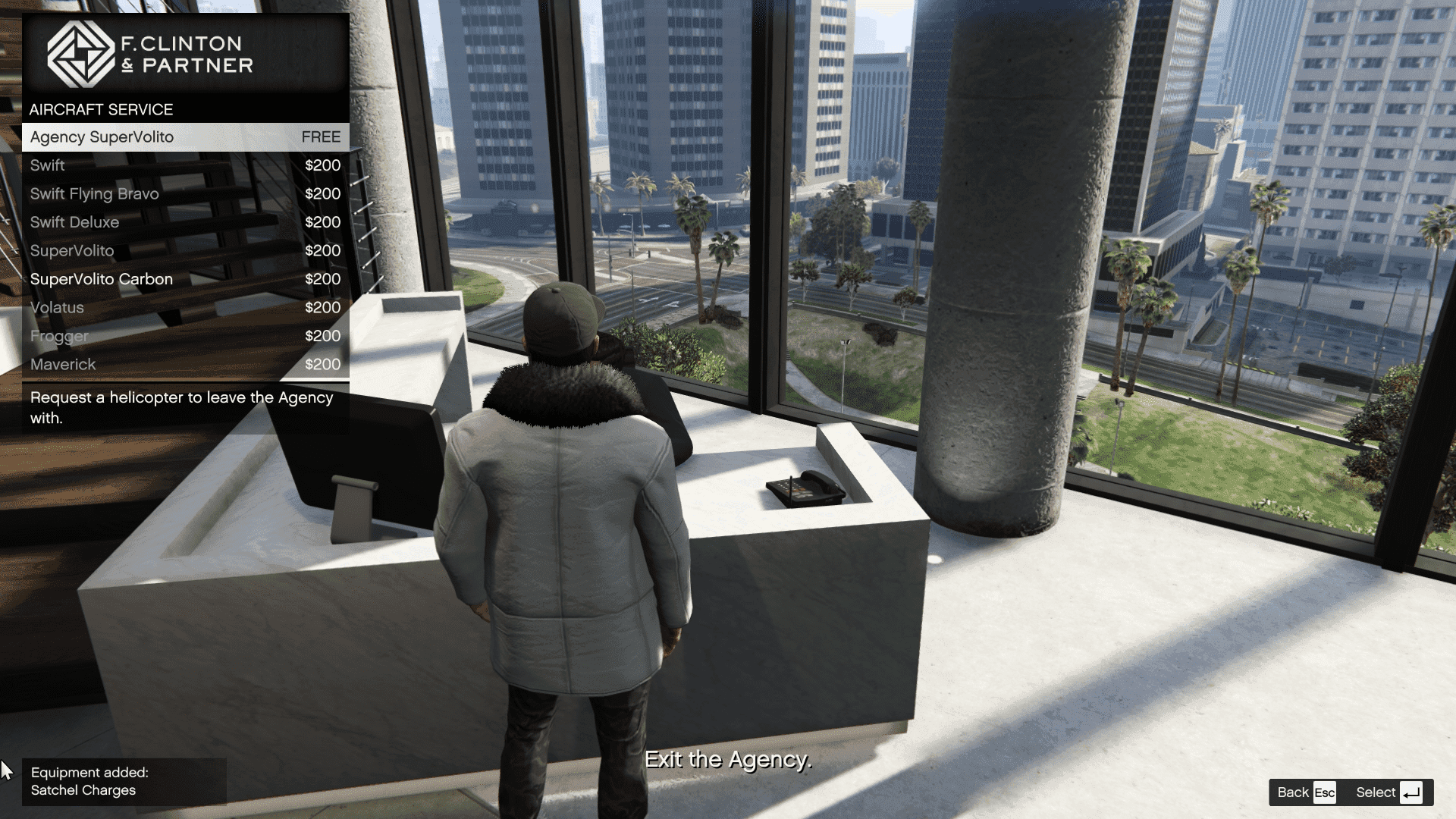
Task: Confirm with the Select button
Action: (1388, 792)
